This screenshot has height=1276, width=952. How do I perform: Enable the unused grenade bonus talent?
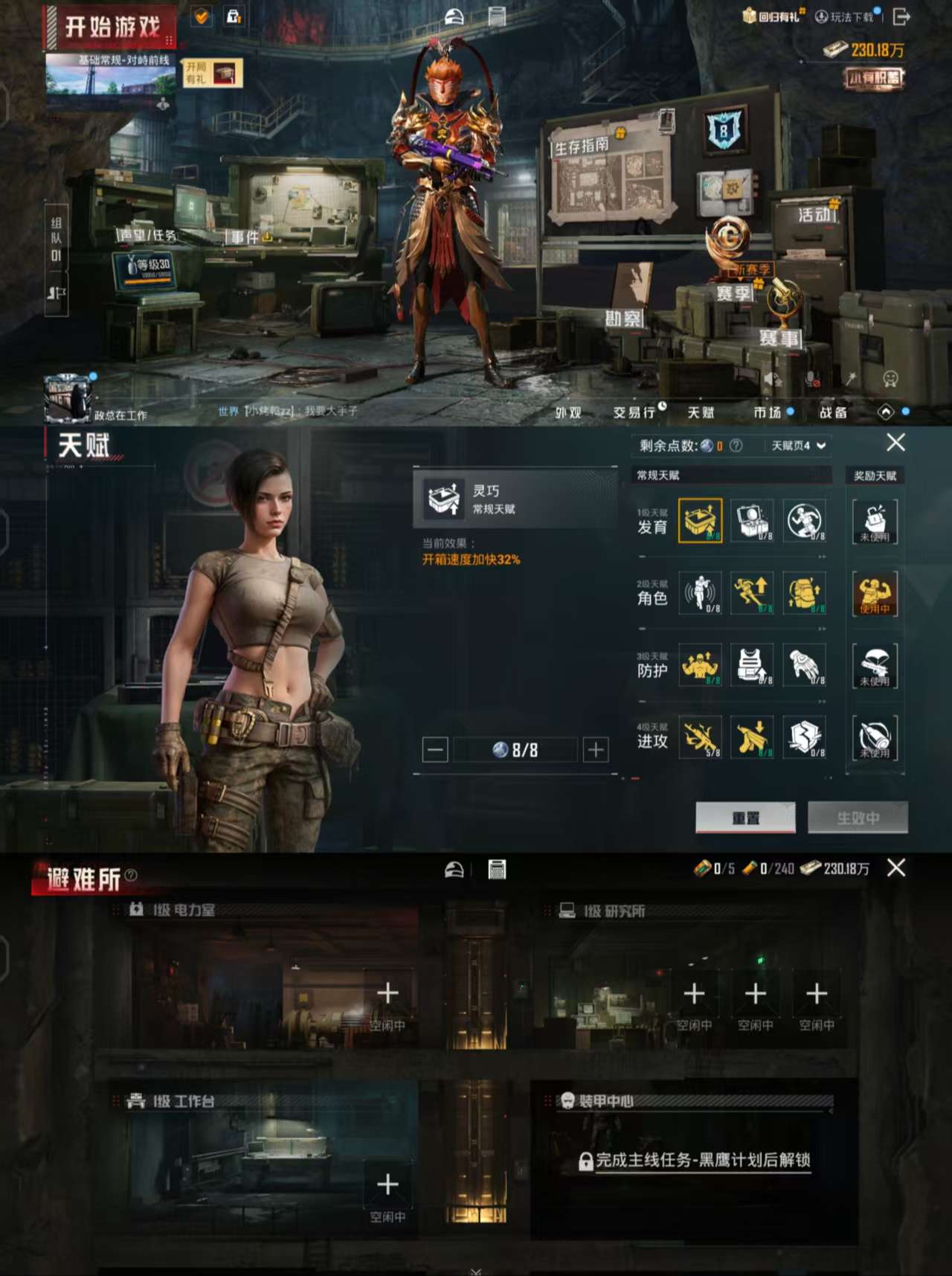tap(875, 737)
